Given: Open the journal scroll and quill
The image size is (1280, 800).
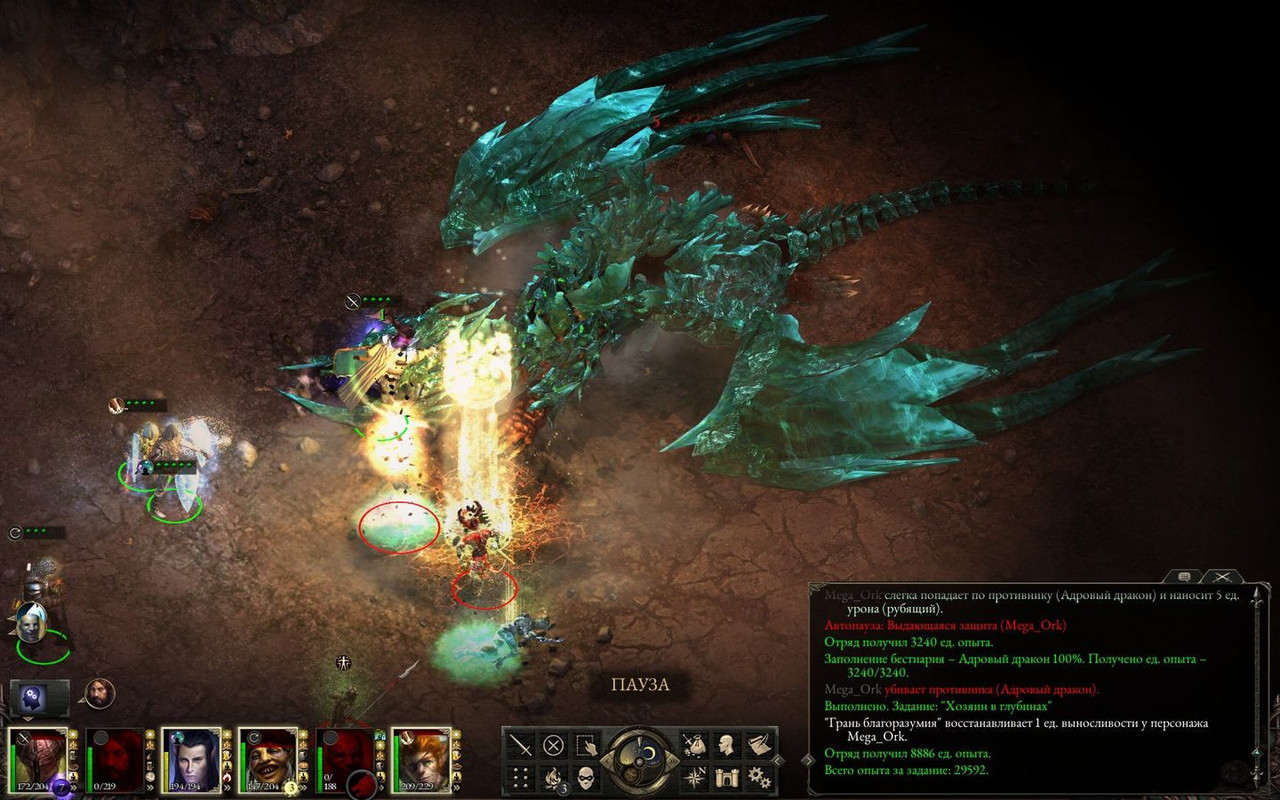Looking at the screenshot, I should 759,745.
